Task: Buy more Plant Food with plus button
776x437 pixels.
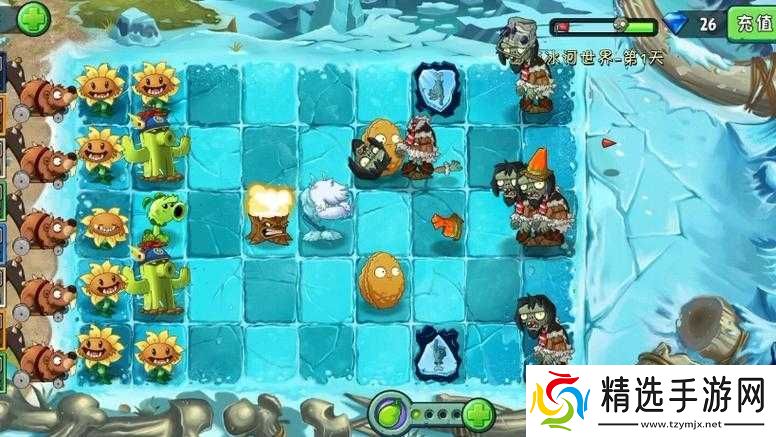Action: click(x=478, y=412)
